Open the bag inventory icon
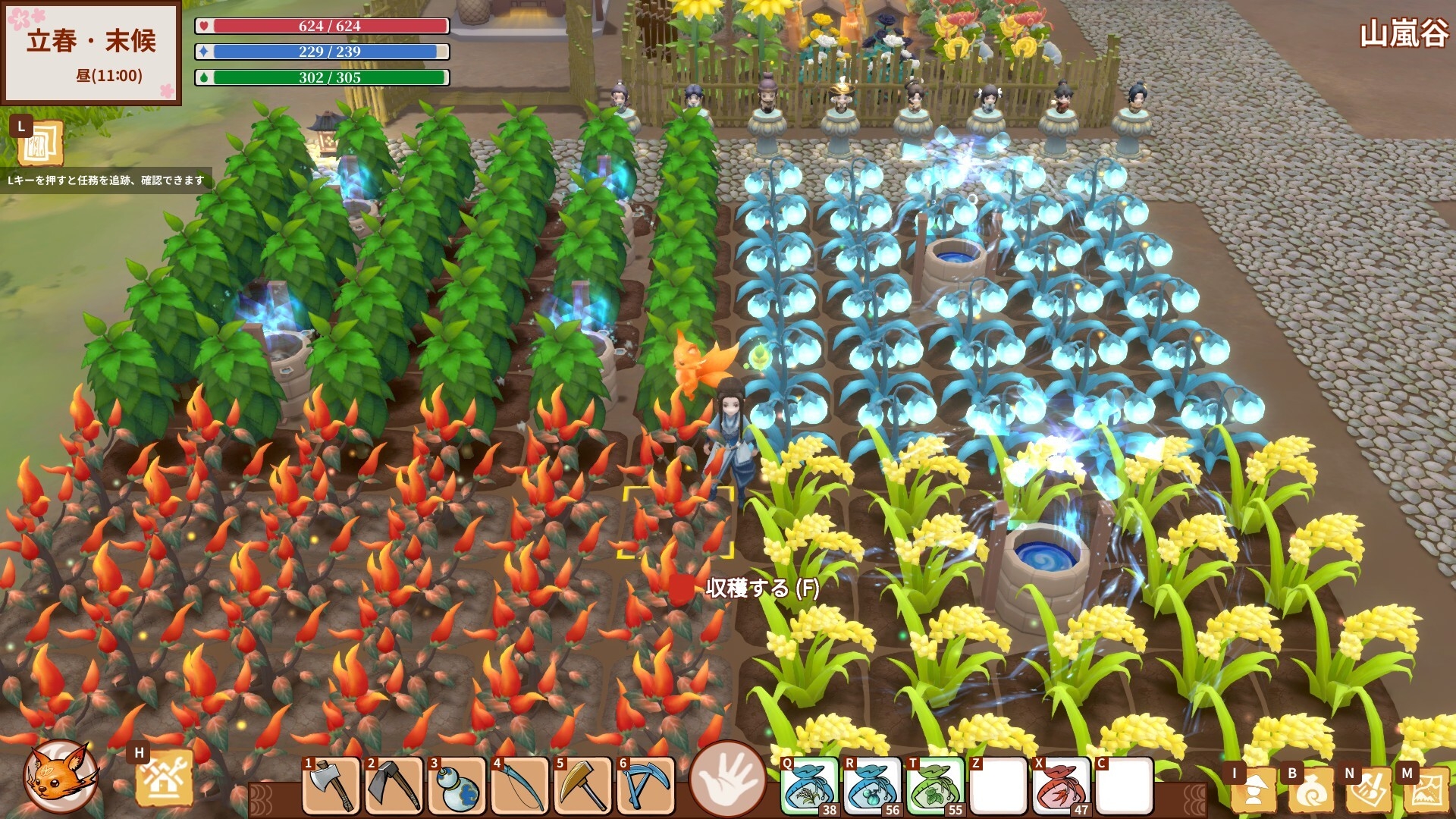Viewport: 1456px width, 819px height. click(x=1311, y=790)
